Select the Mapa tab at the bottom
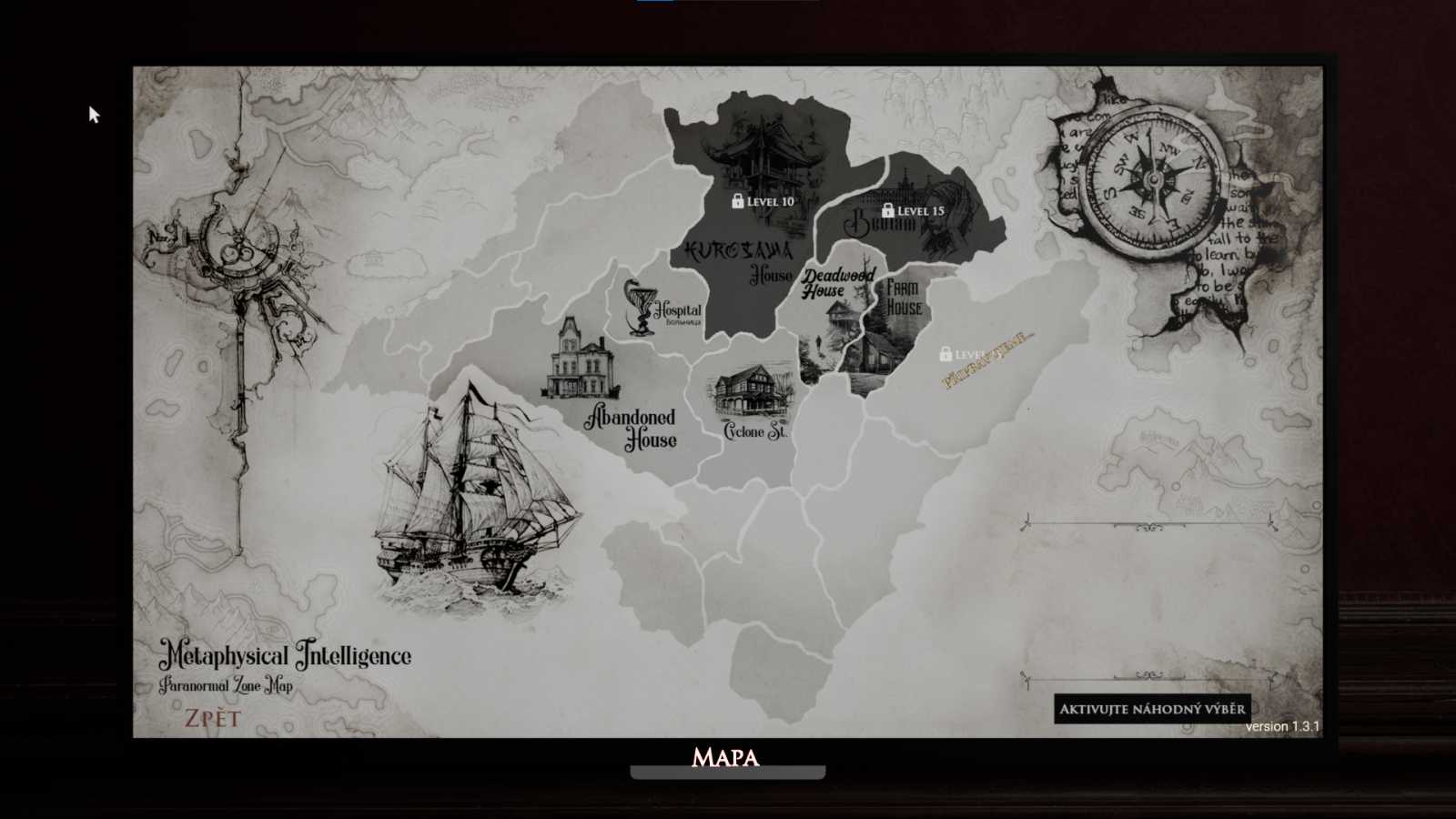The image size is (1456, 819). tap(725, 757)
